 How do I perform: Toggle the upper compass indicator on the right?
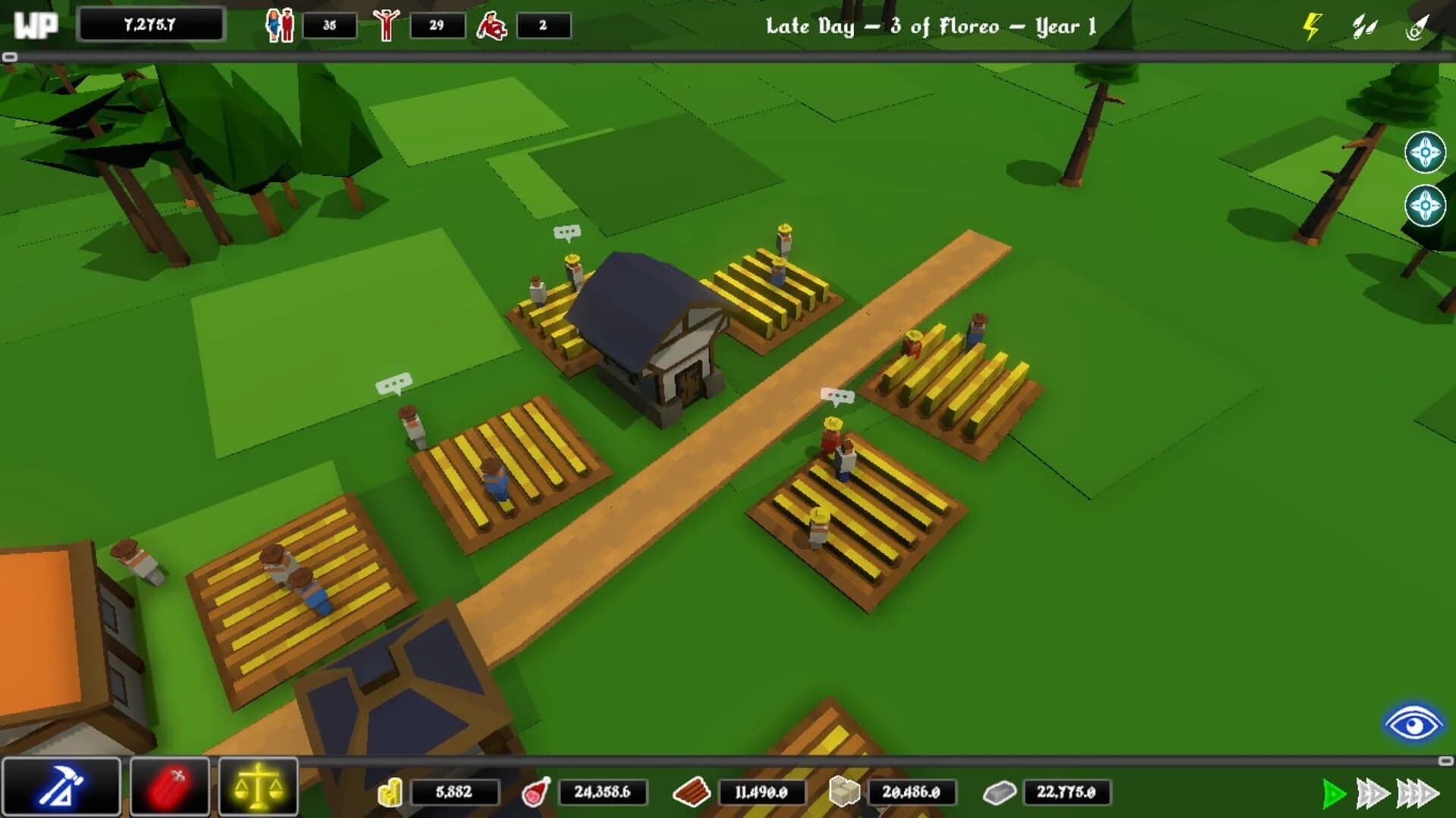click(1426, 150)
